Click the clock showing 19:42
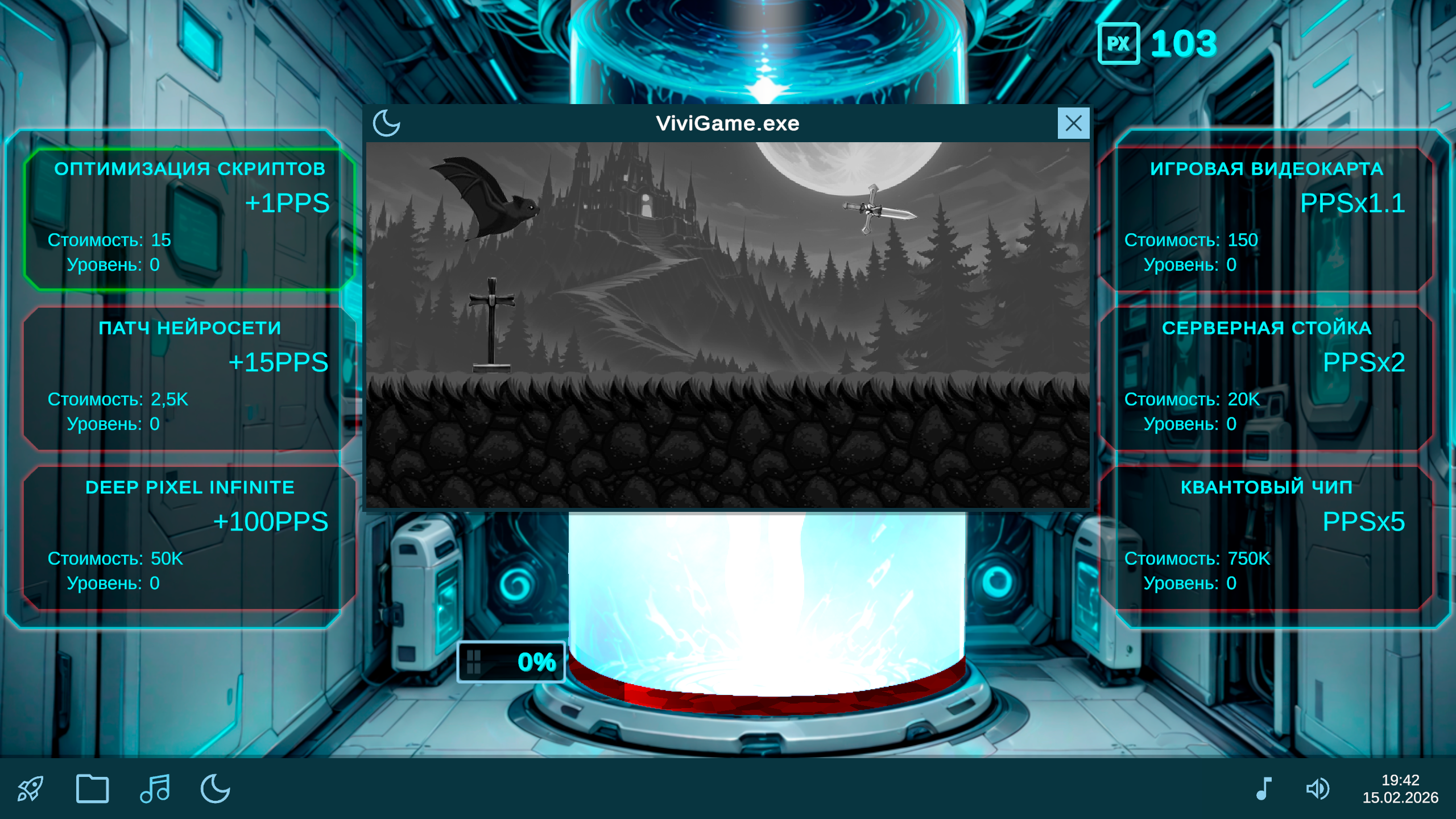Screen dimensions: 1456x819 tap(1400, 779)
